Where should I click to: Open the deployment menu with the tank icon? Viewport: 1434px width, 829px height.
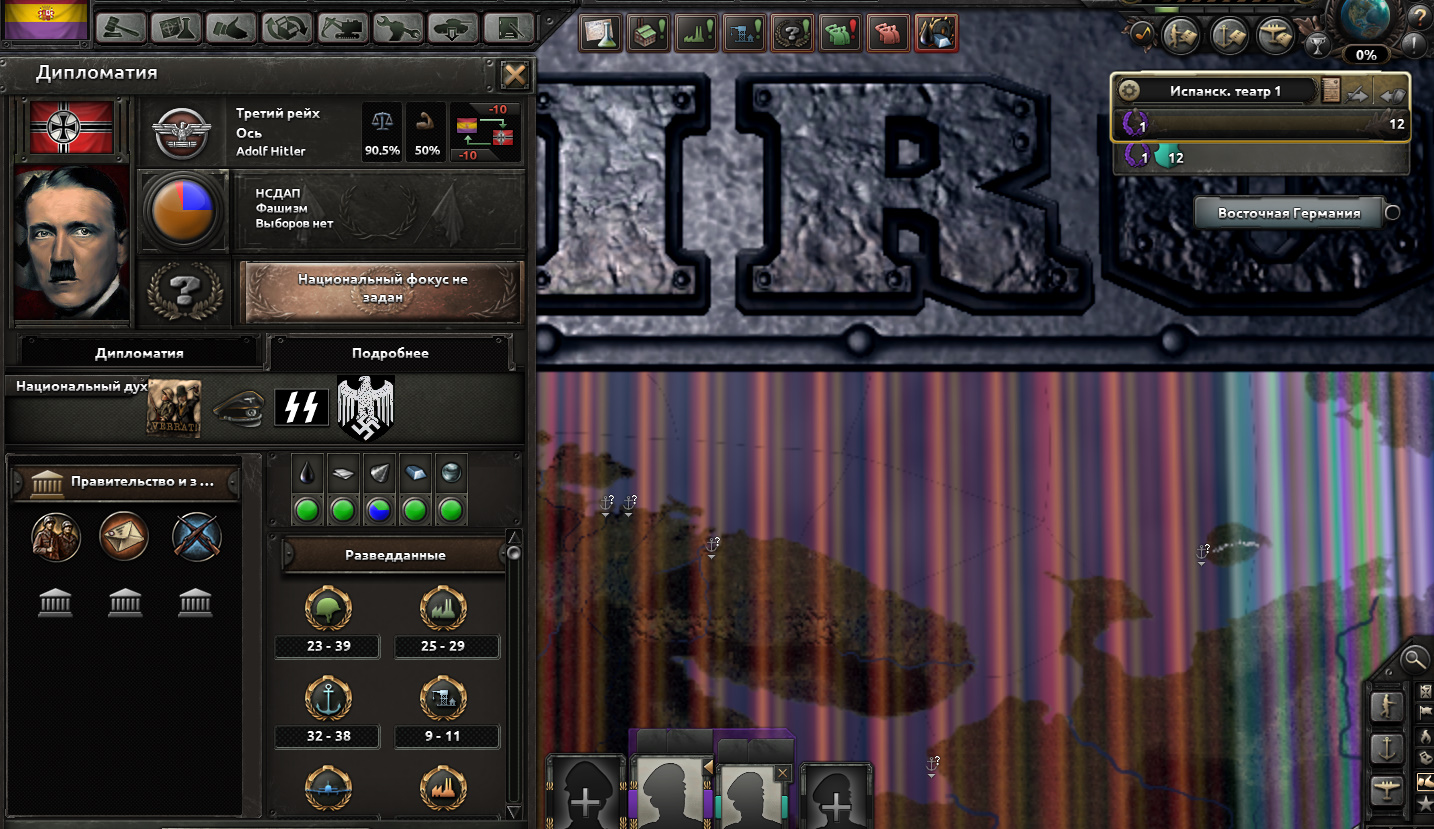[x=452, y=28]
